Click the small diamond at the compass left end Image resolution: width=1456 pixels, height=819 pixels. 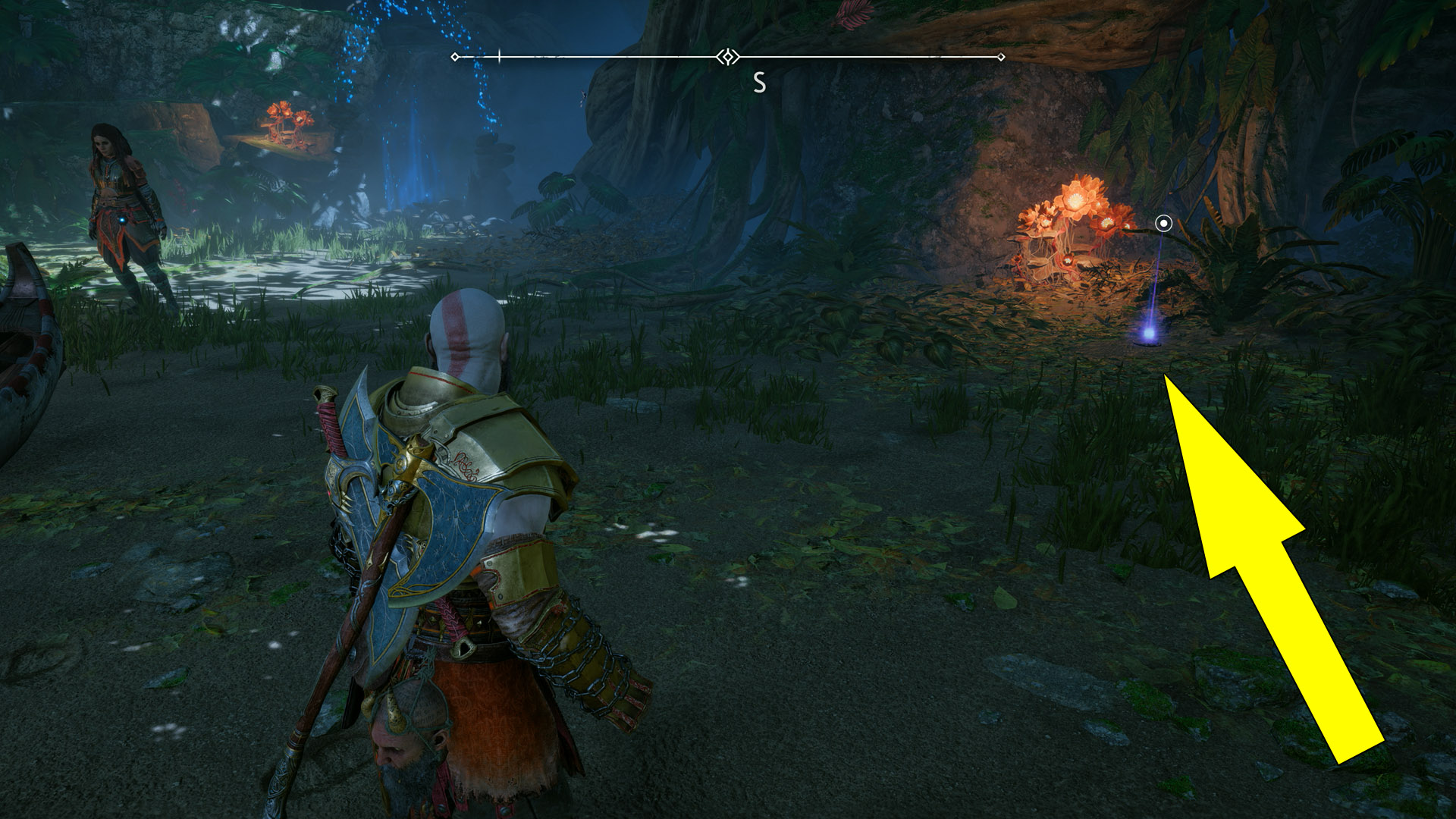[x=454, y=55]
